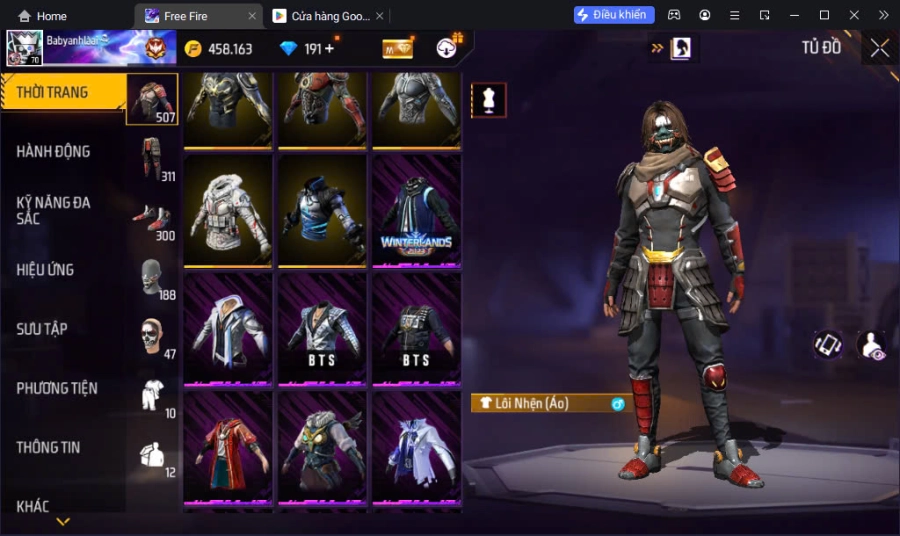Close the Tủ Đồ wardrobe screen
Image resolution: width=900 pixels, height=536 pixels.
click(879, 48)
